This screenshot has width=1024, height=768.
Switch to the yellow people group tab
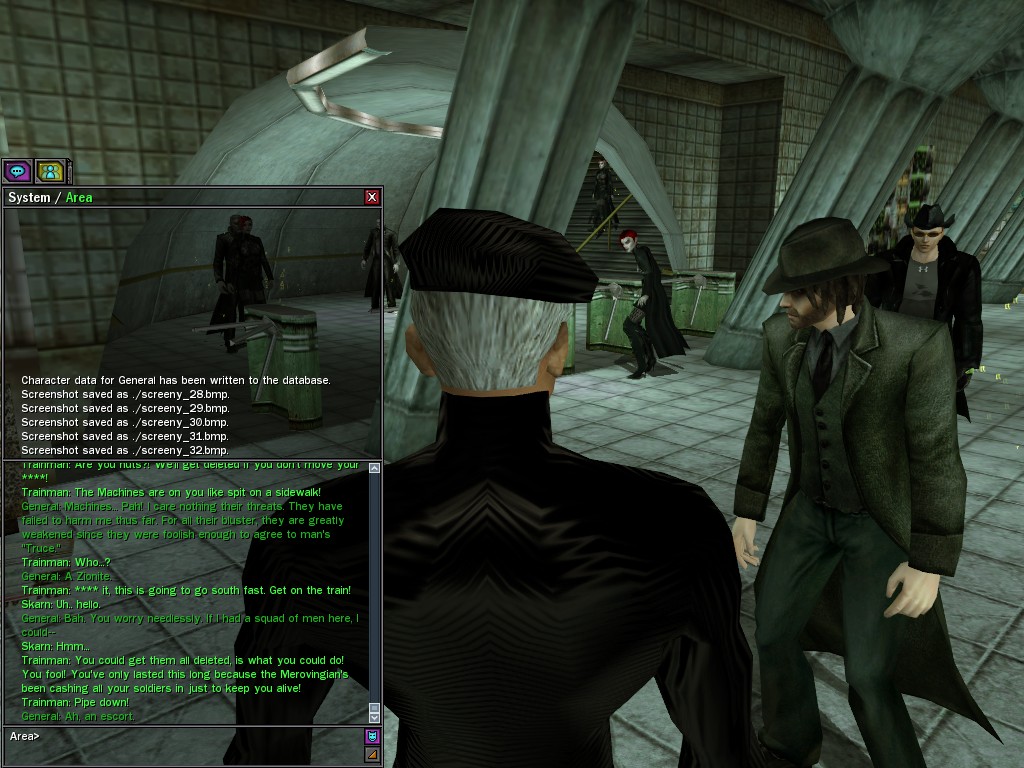tap(50, 171)
